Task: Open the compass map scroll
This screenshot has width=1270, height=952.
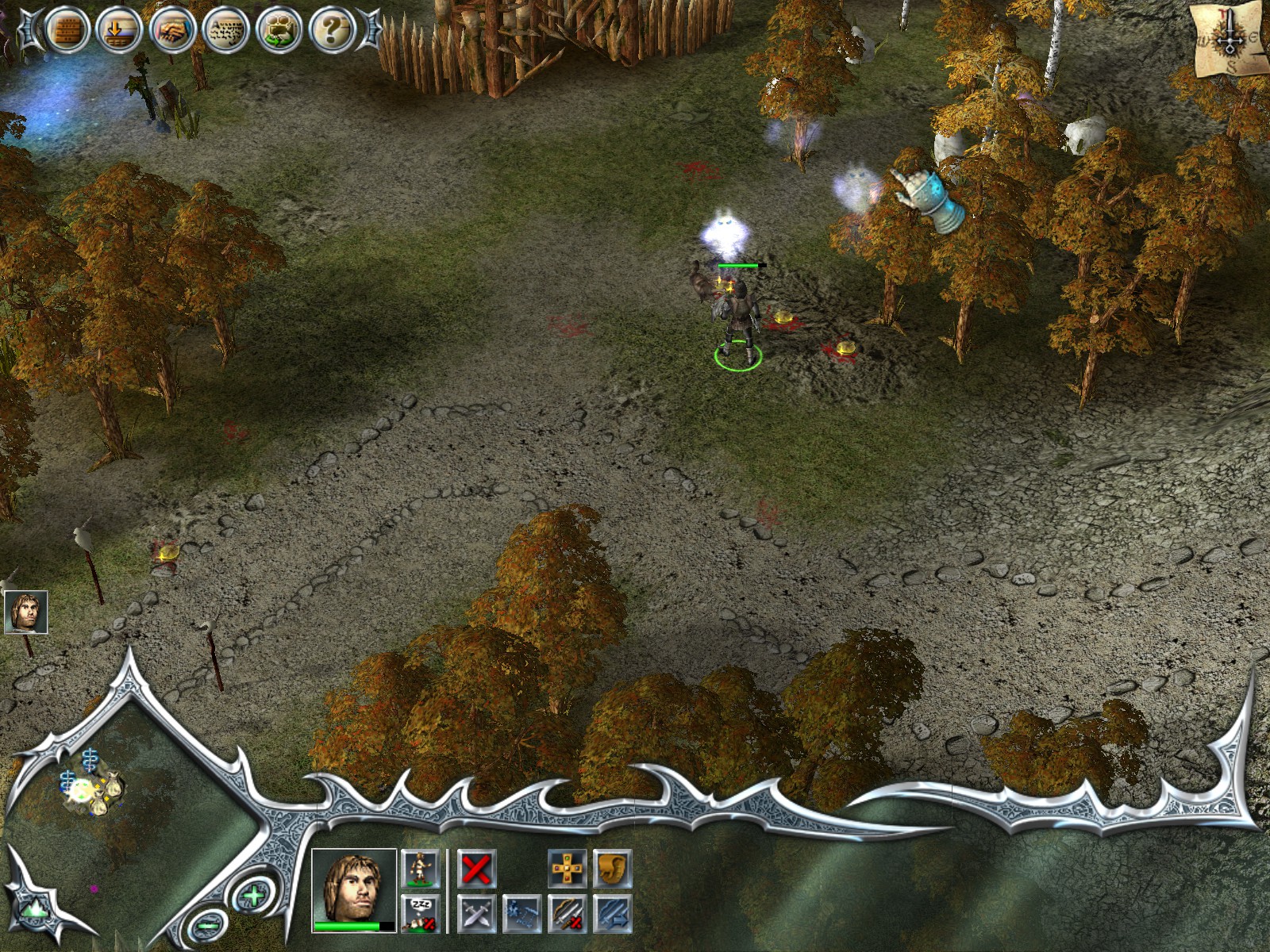Action: click(1230, 40)
